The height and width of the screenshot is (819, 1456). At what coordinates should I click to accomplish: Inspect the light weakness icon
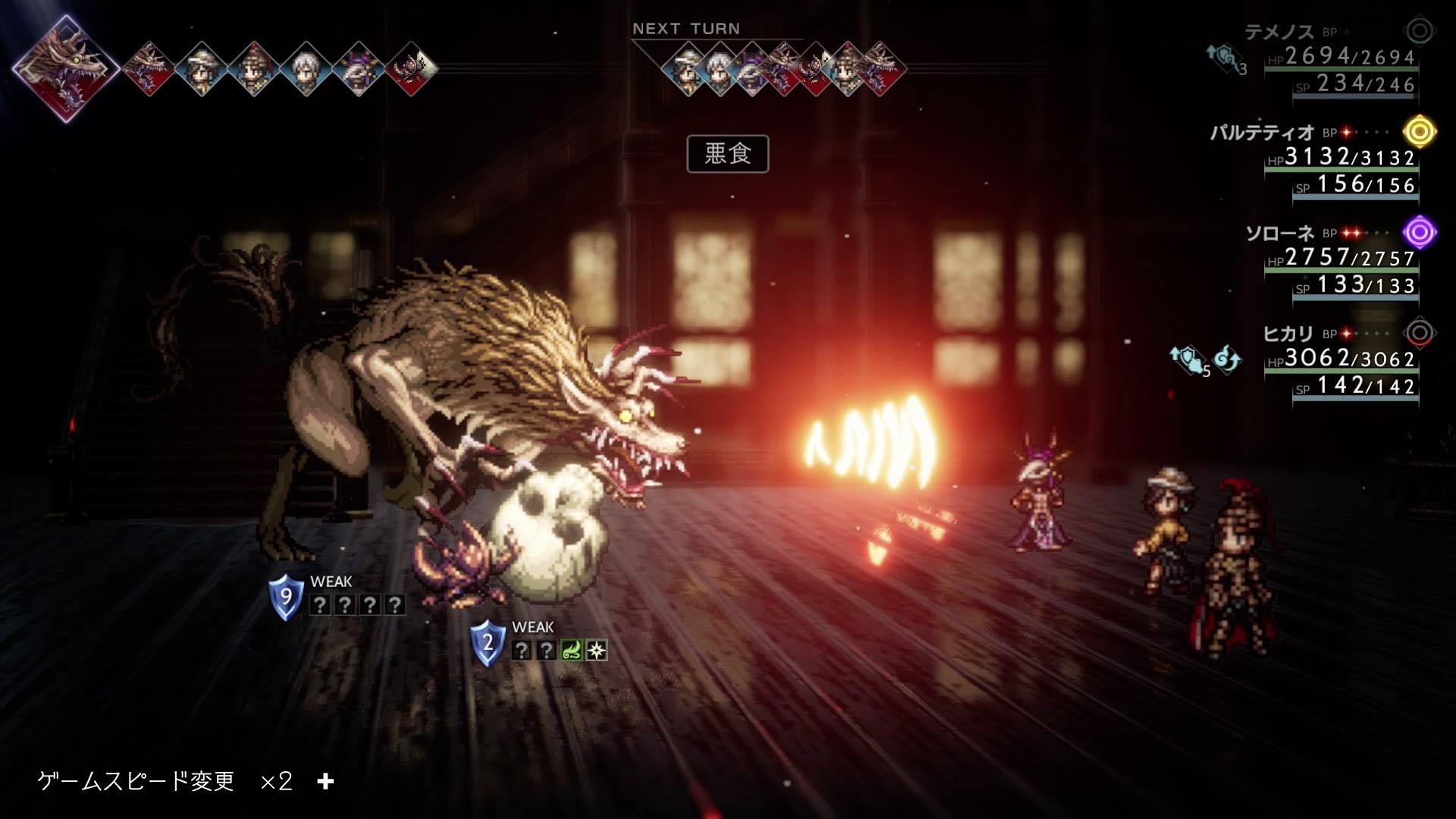tap(597, 650)
